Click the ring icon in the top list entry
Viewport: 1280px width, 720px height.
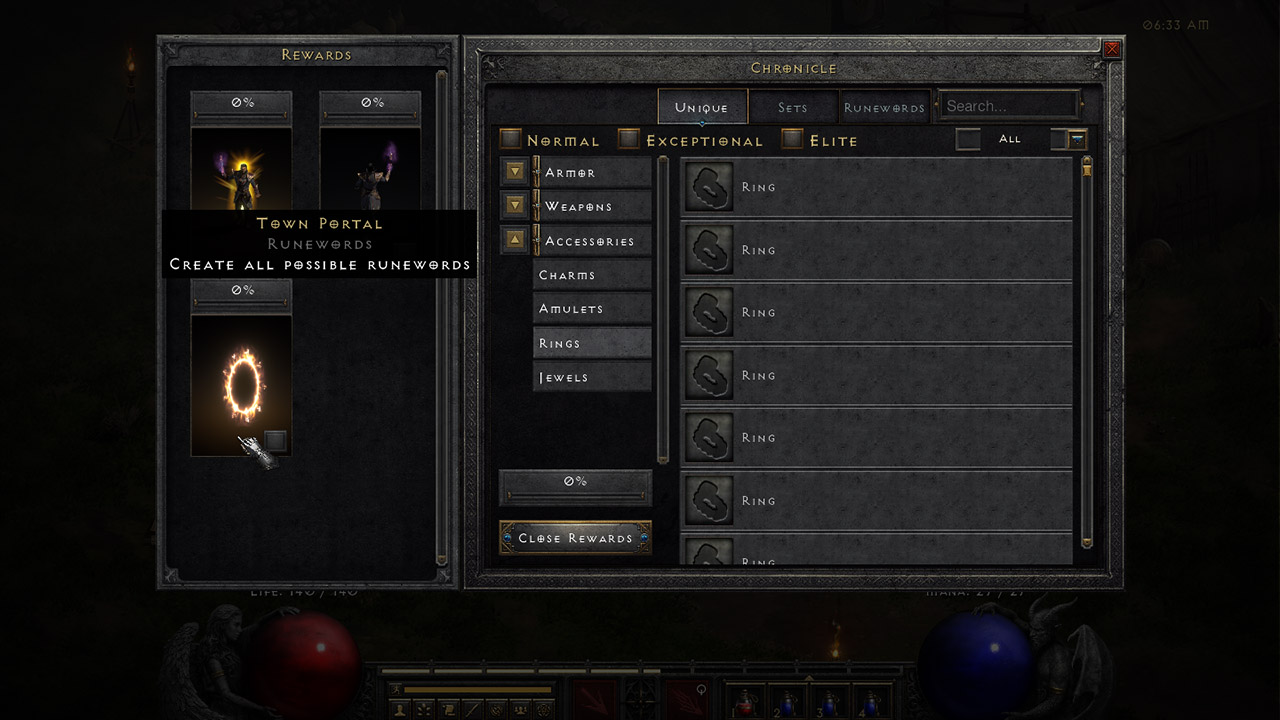(709, 187)
